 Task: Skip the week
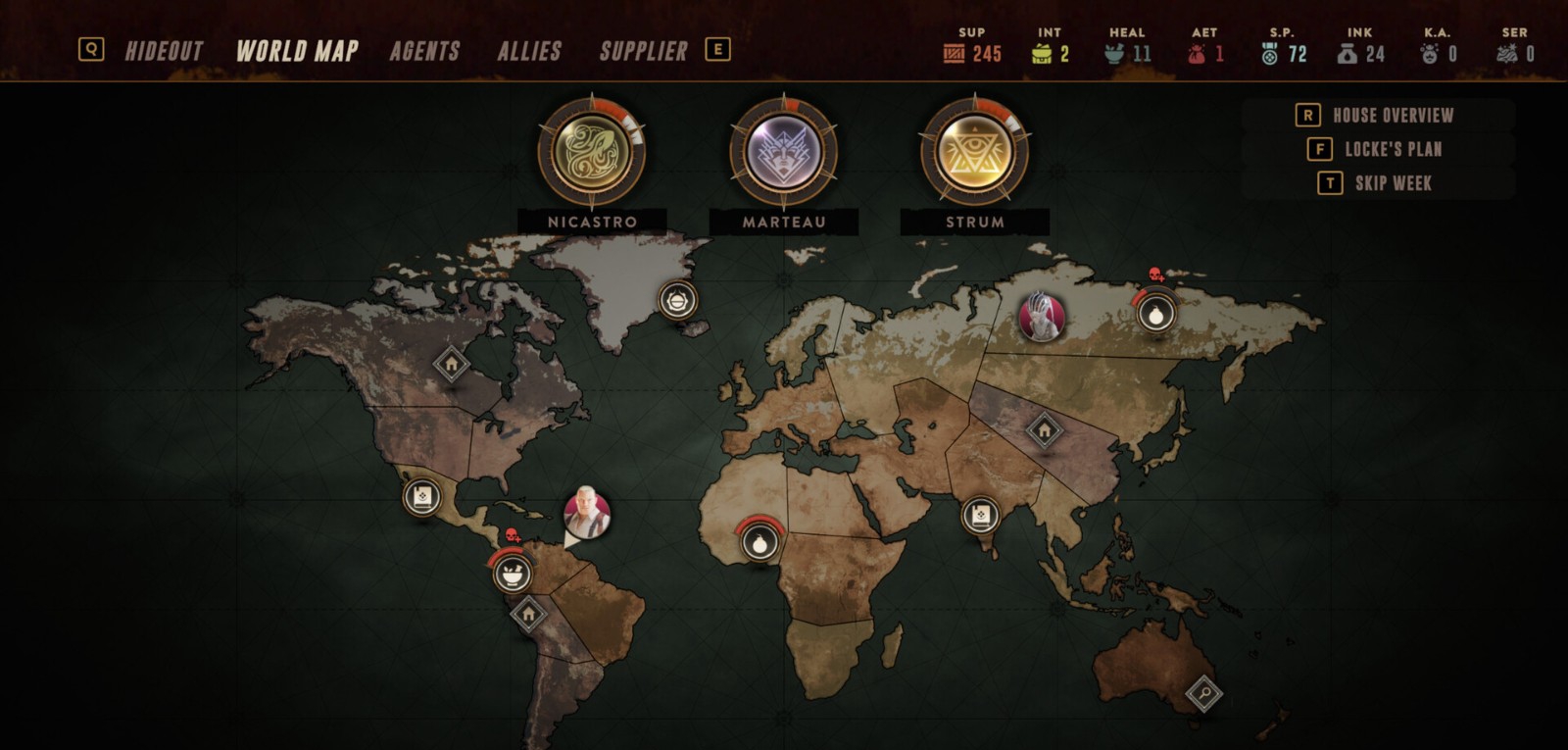(x=1392, y=183)
